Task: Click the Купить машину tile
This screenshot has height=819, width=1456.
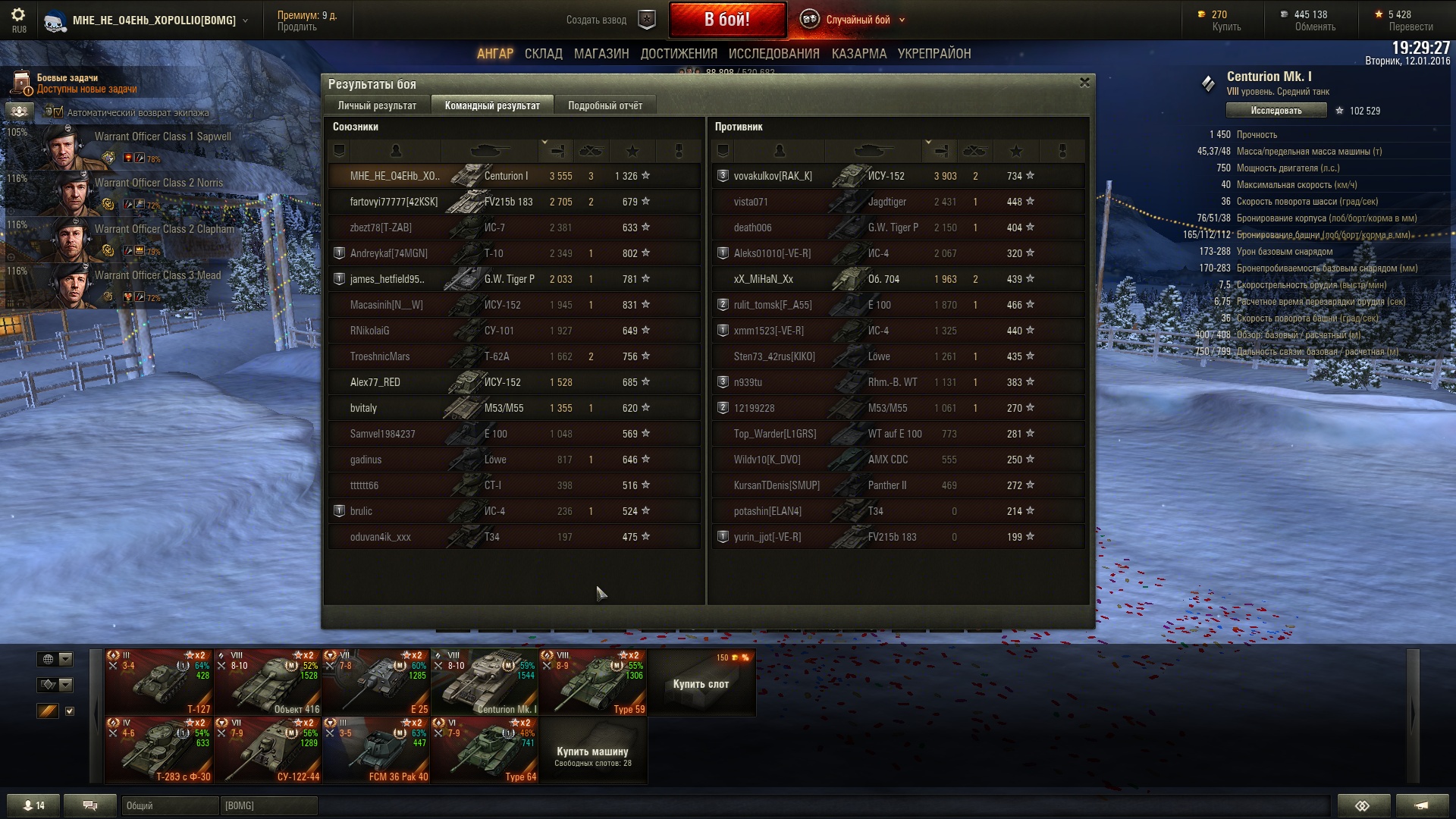Action: [592, 751]
